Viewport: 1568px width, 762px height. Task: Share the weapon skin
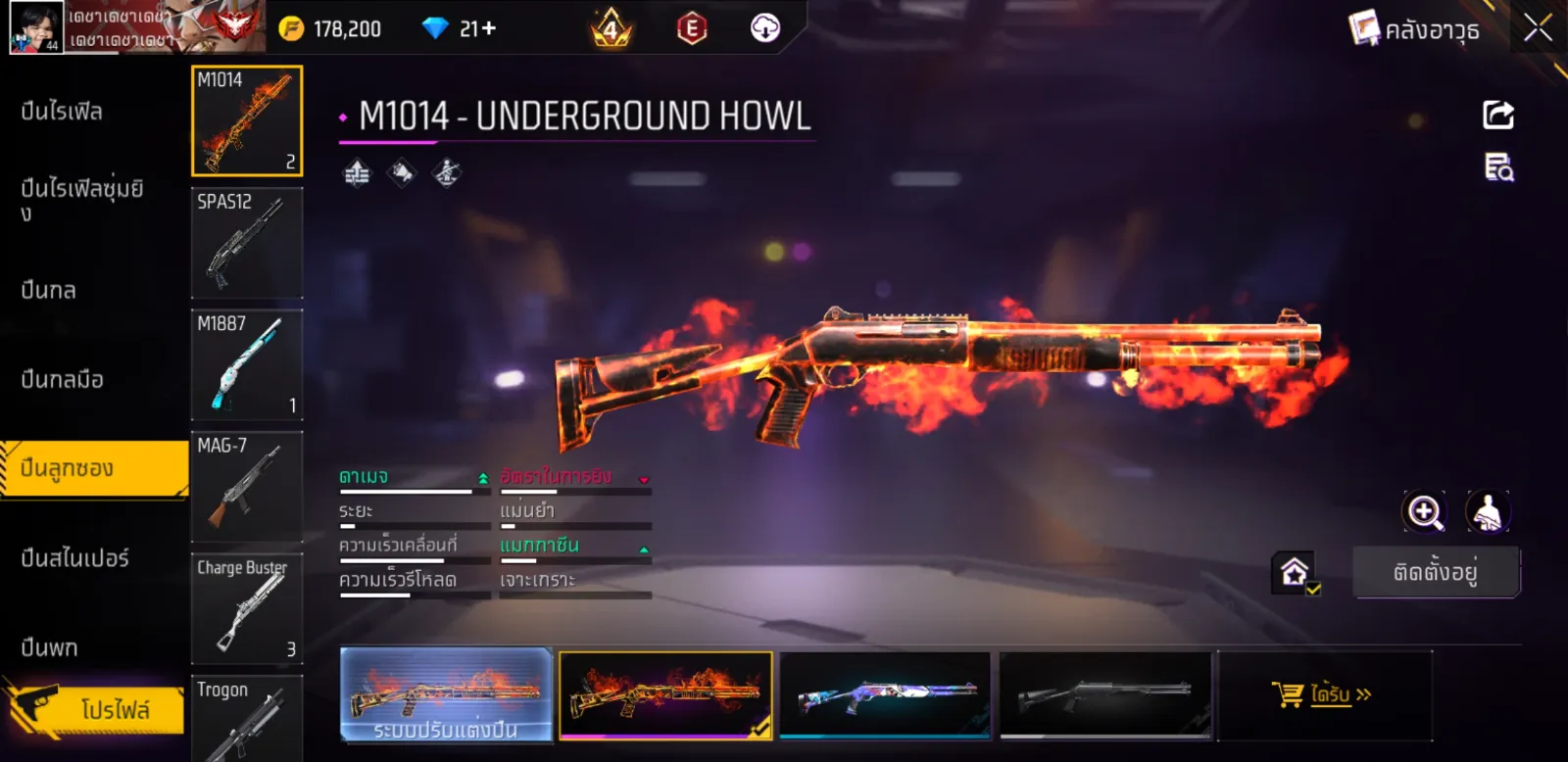1497,115
